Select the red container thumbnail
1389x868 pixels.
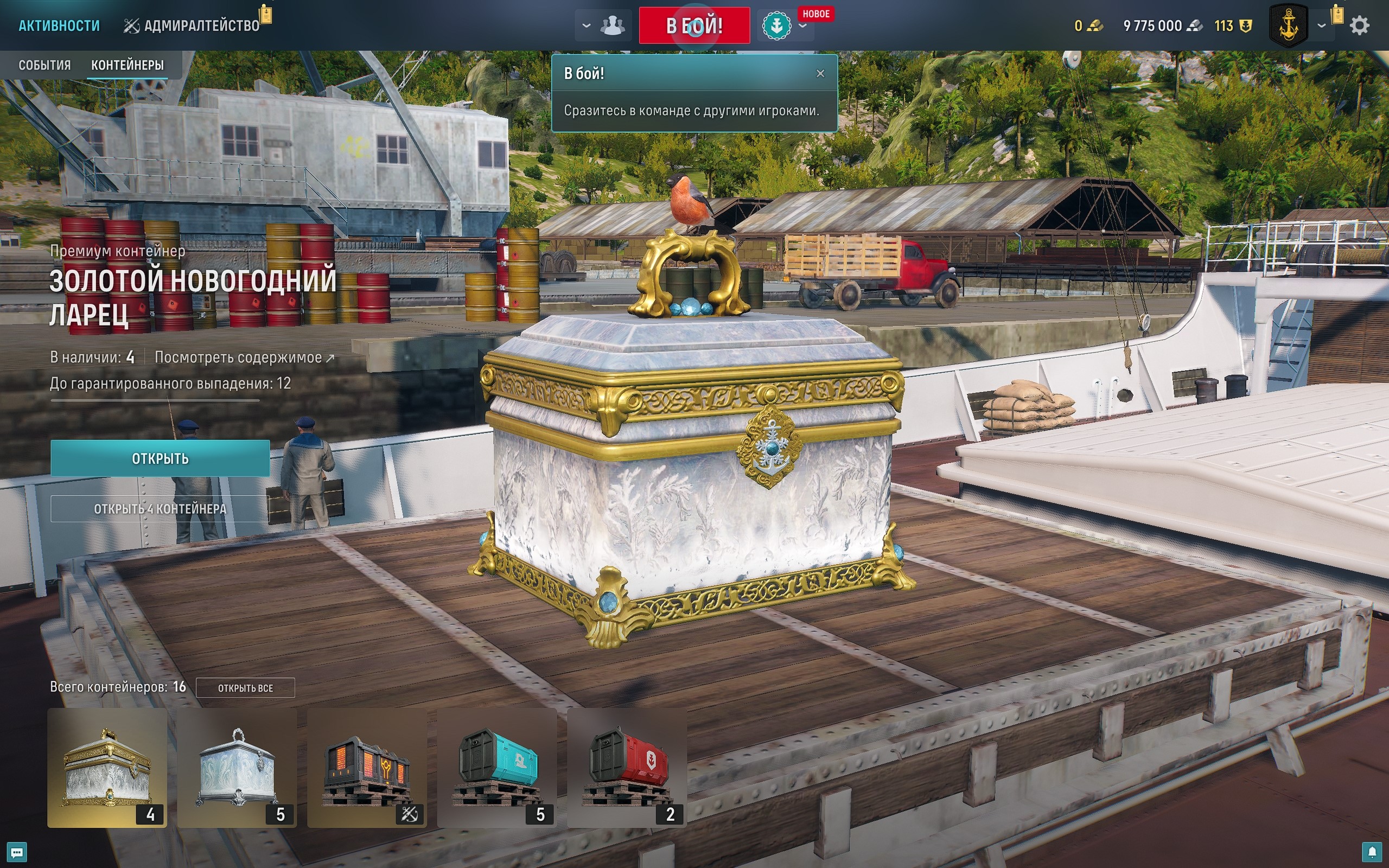click(627, 768)
